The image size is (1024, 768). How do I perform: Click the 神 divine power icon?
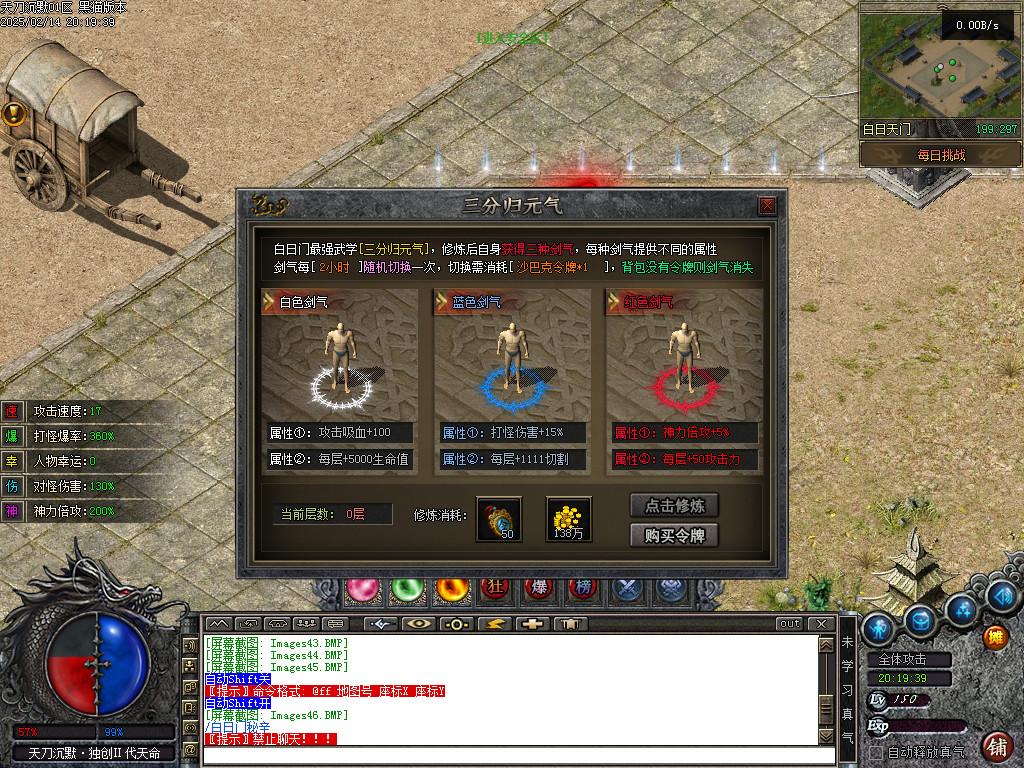[x=12, y=511]
